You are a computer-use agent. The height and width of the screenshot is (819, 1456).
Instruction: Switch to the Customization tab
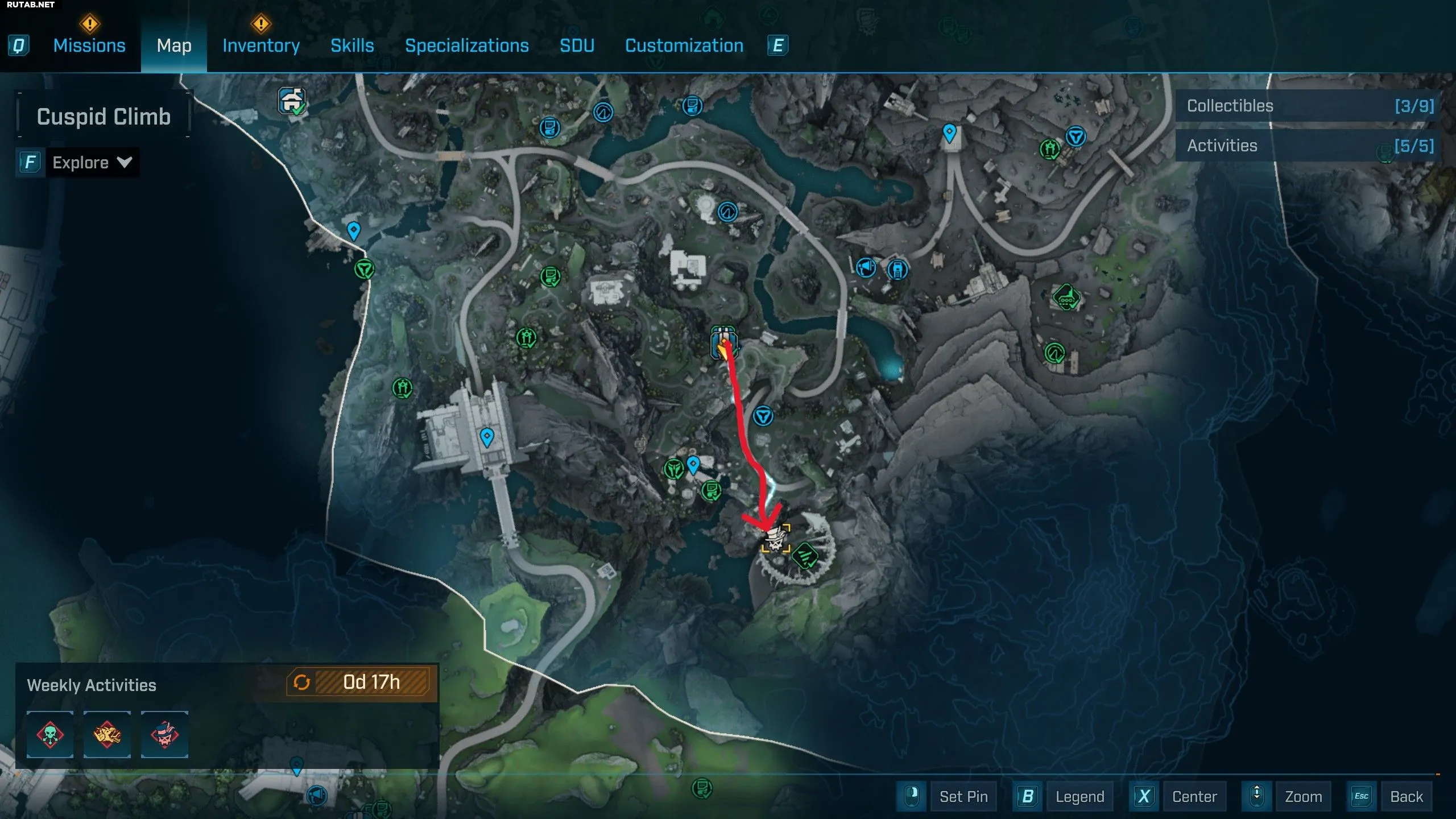click(x=684, y=45)
